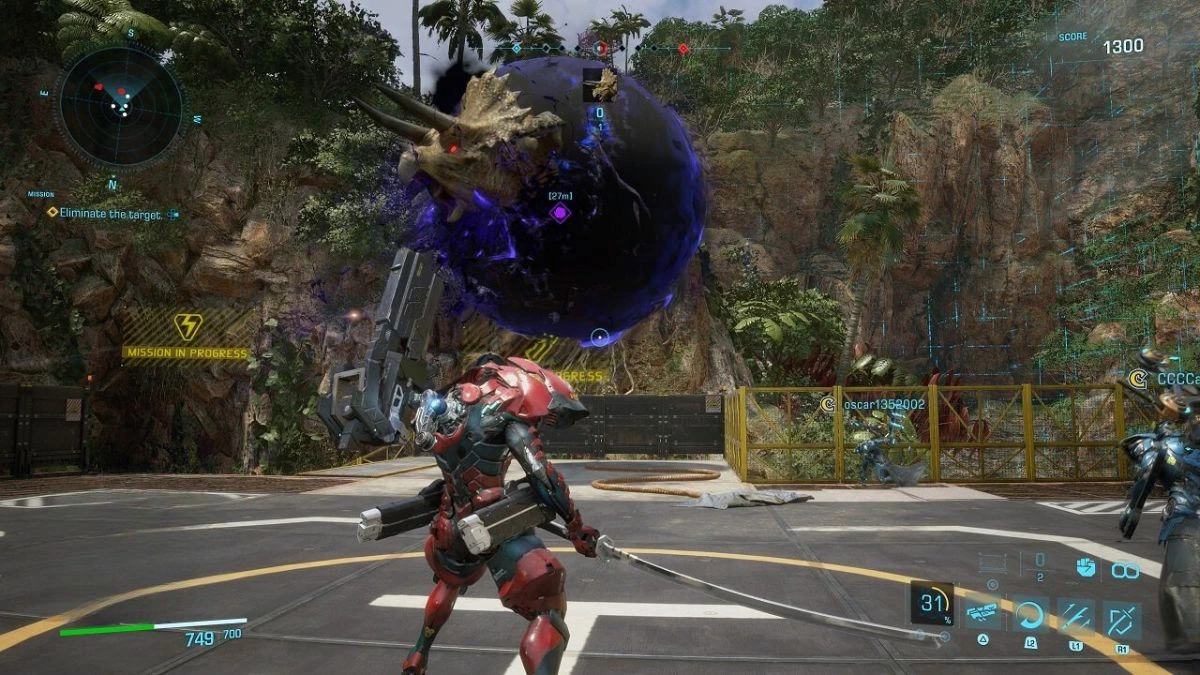1200x675 pixels.
Task: Click the purple diamond waypoint marker
Action: click(560, 213)
